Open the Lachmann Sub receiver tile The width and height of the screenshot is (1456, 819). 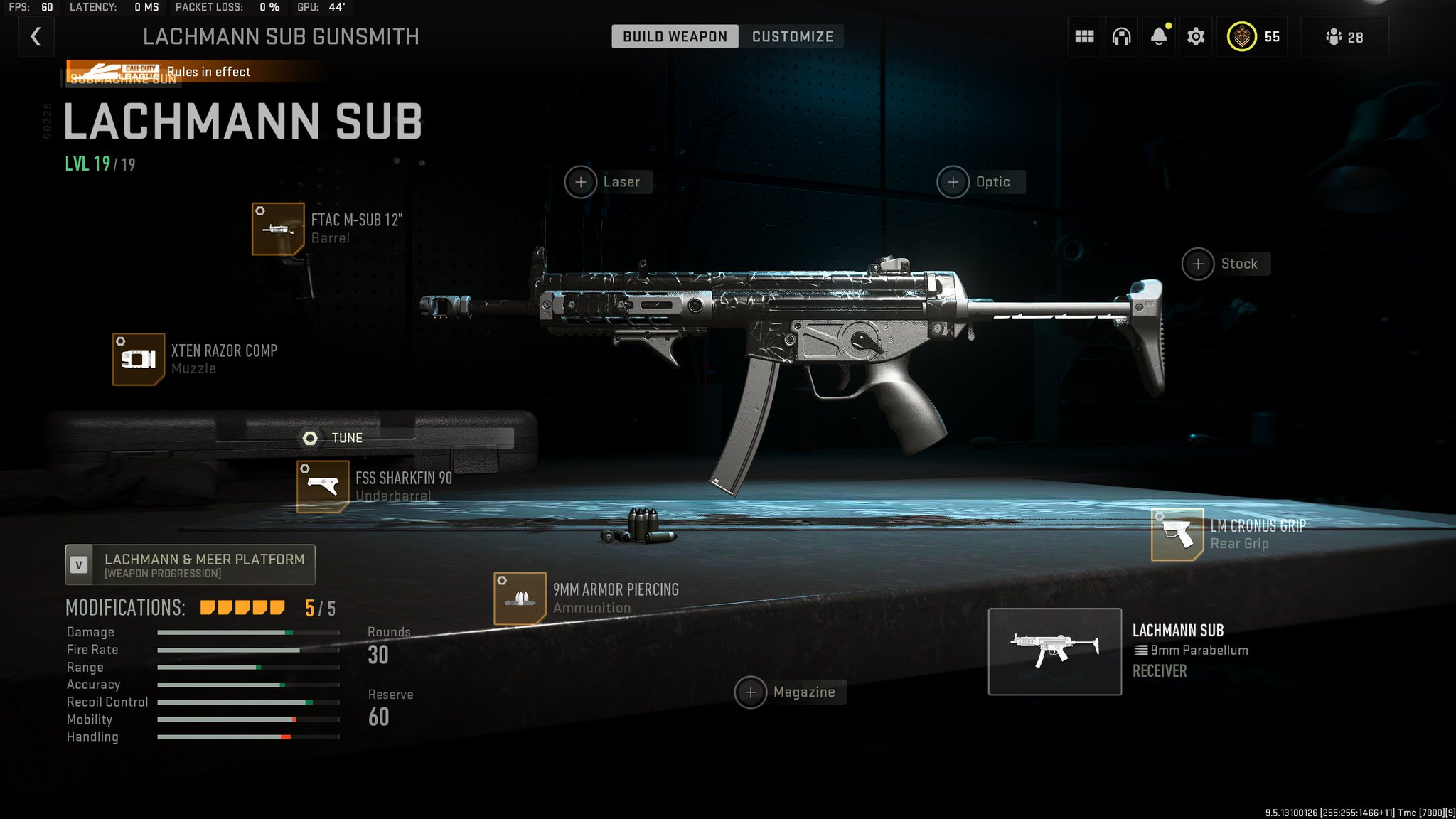[1054, 651]
